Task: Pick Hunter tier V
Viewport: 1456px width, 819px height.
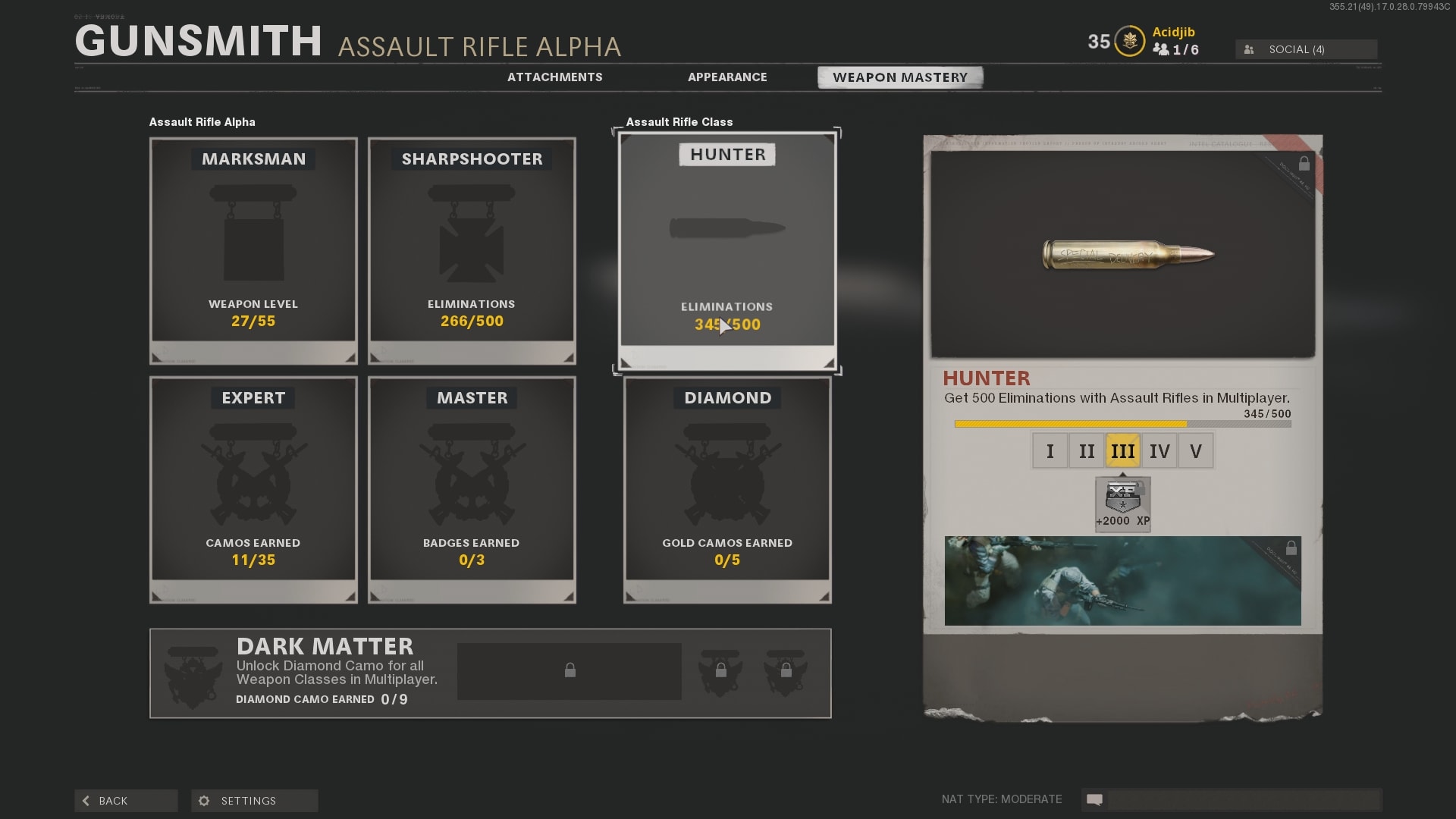Action: (x=1195, y=451)
